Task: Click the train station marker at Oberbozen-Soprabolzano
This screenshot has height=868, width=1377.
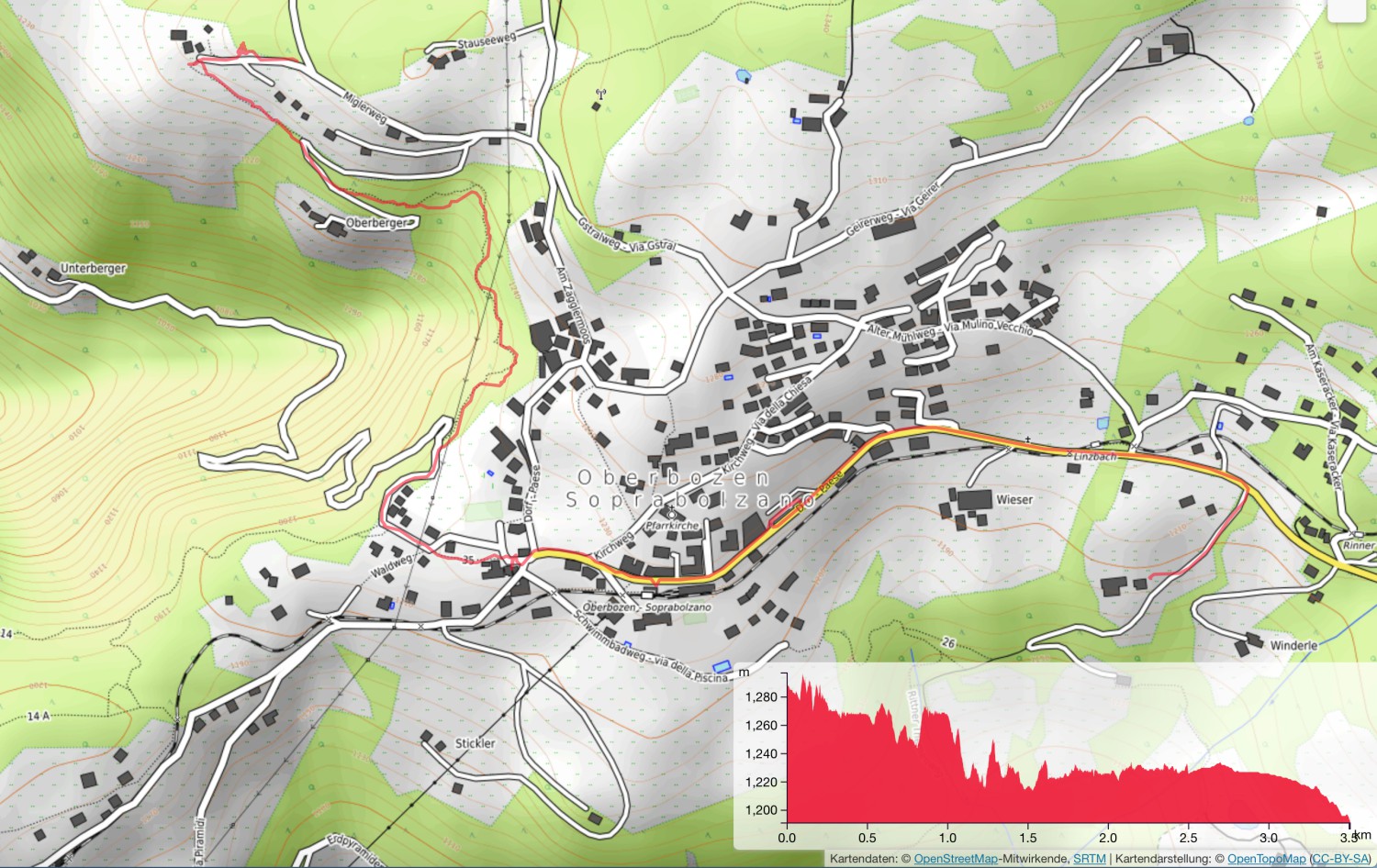Action: pos(647,595)
